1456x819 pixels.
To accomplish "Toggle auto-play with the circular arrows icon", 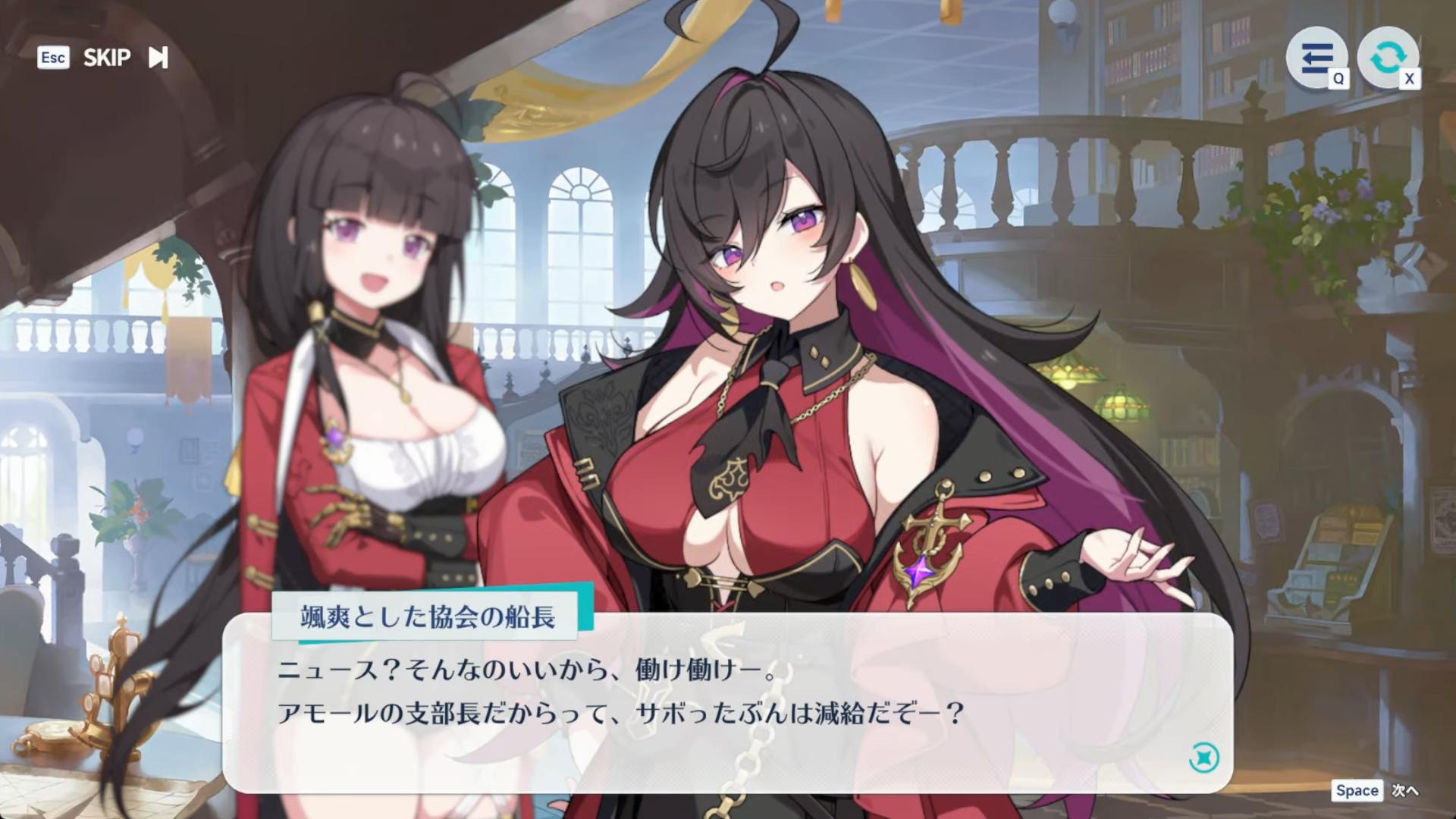I will click(1387, 58).
